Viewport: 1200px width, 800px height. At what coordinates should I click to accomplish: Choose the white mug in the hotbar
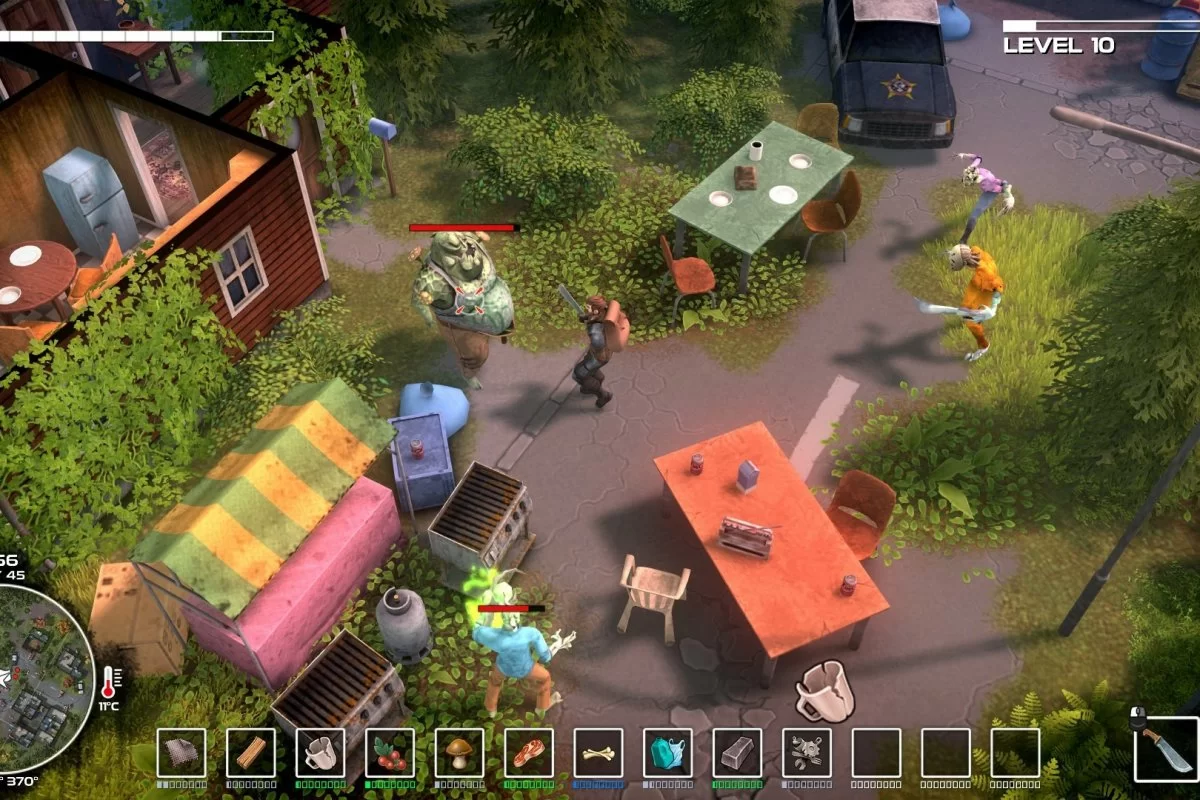pos(320,753)
